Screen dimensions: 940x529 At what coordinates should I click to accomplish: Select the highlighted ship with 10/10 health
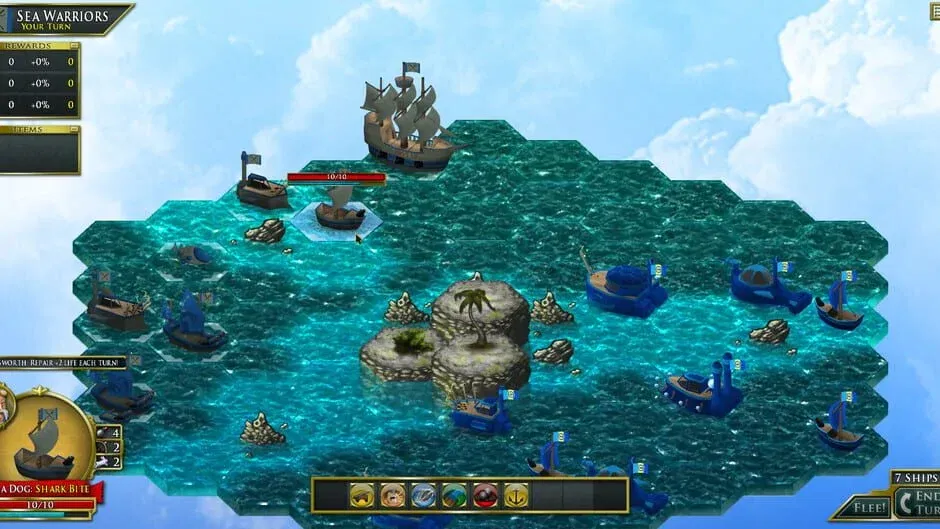(x=338, y=212)
